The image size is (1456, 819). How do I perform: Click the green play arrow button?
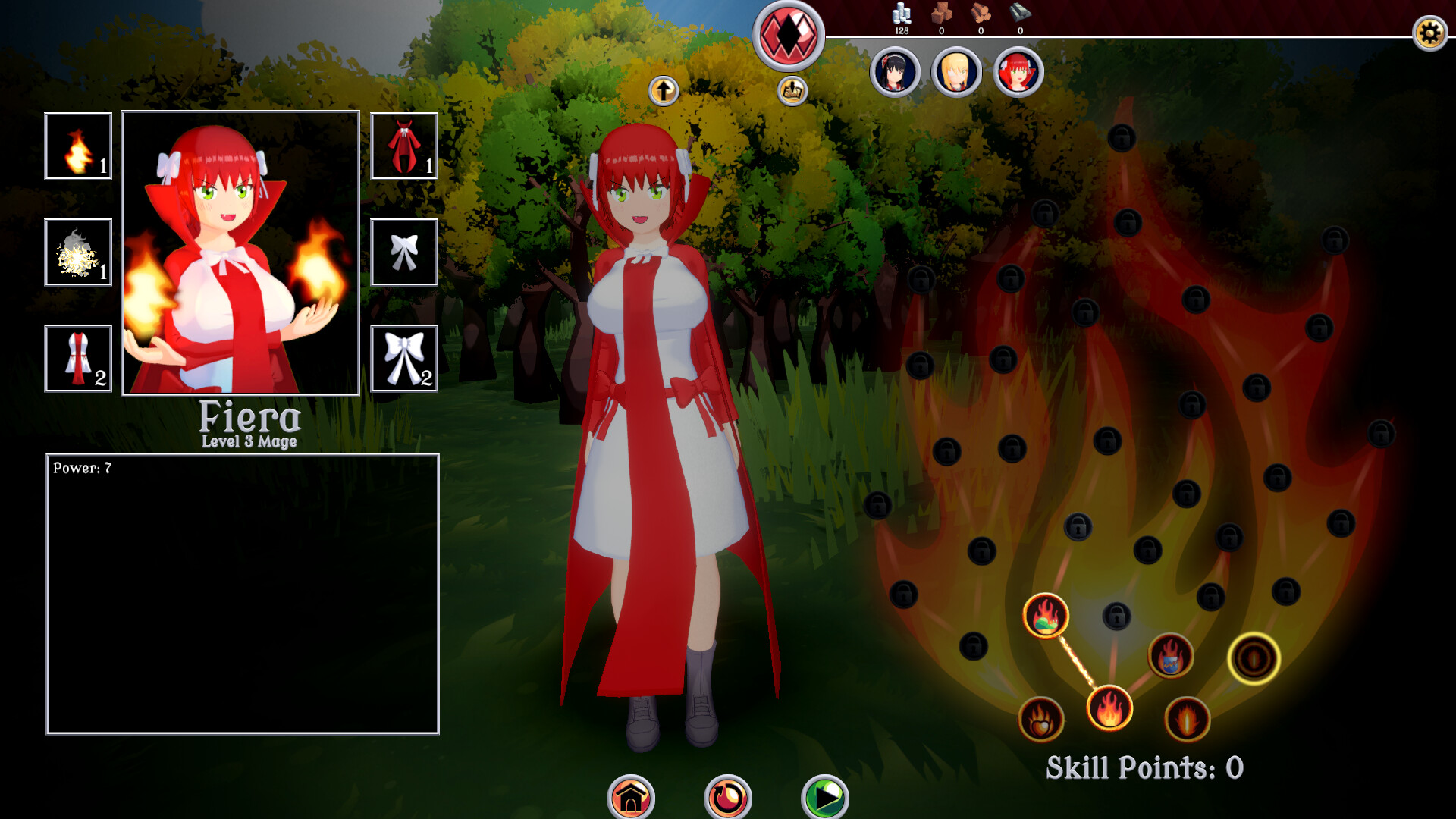[x=825, y=798]
